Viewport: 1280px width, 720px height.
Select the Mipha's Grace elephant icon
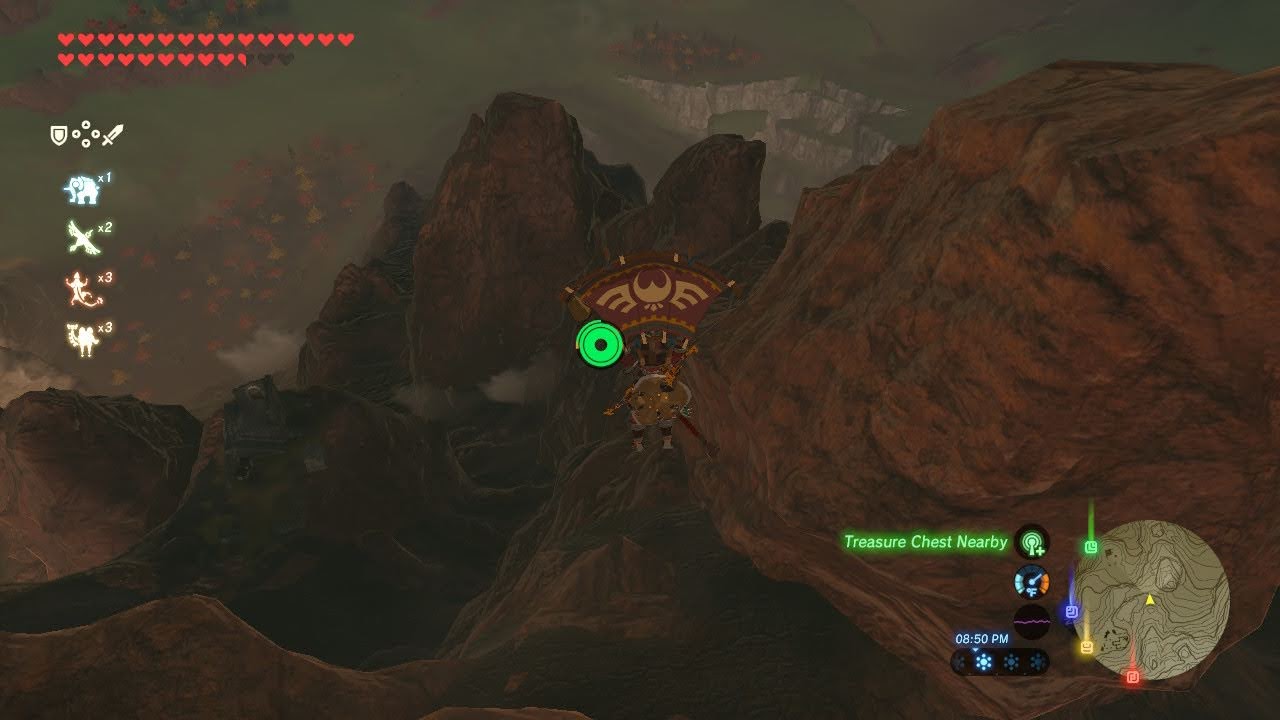[81, 189]
